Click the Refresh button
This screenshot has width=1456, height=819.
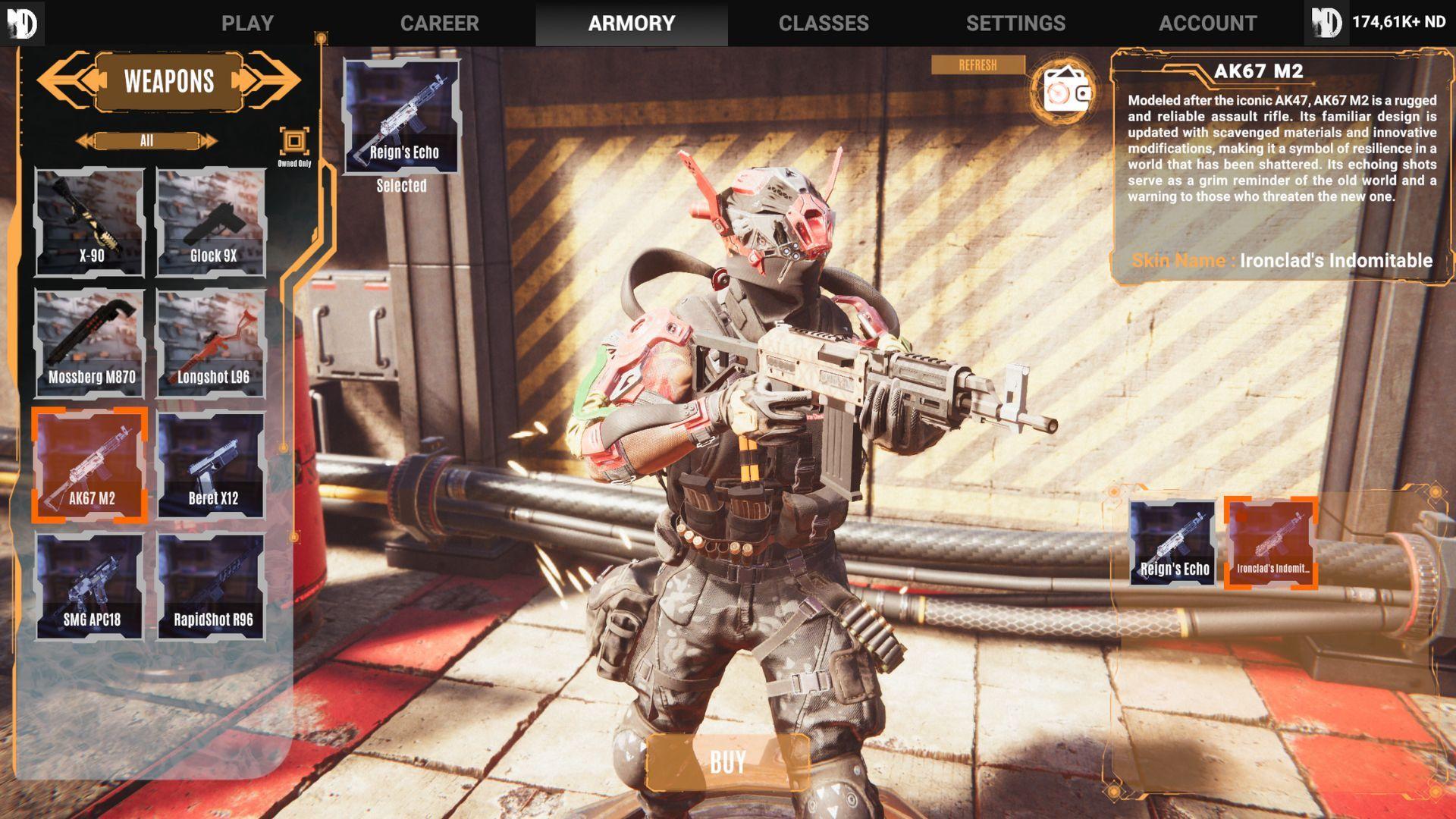pyautogui.click(x=977, y=65)
